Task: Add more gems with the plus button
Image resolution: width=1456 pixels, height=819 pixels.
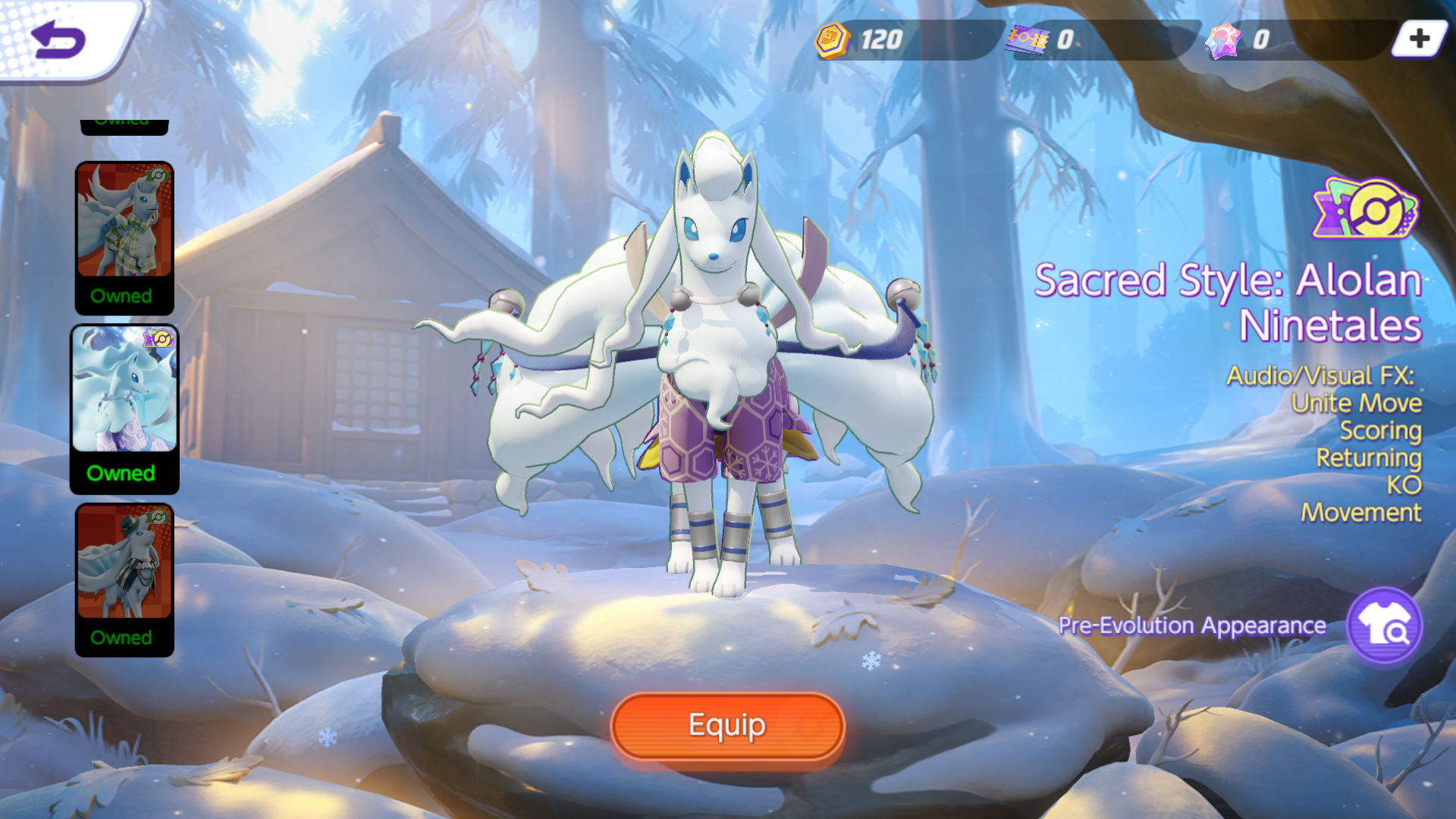Action: (1419, 39)
